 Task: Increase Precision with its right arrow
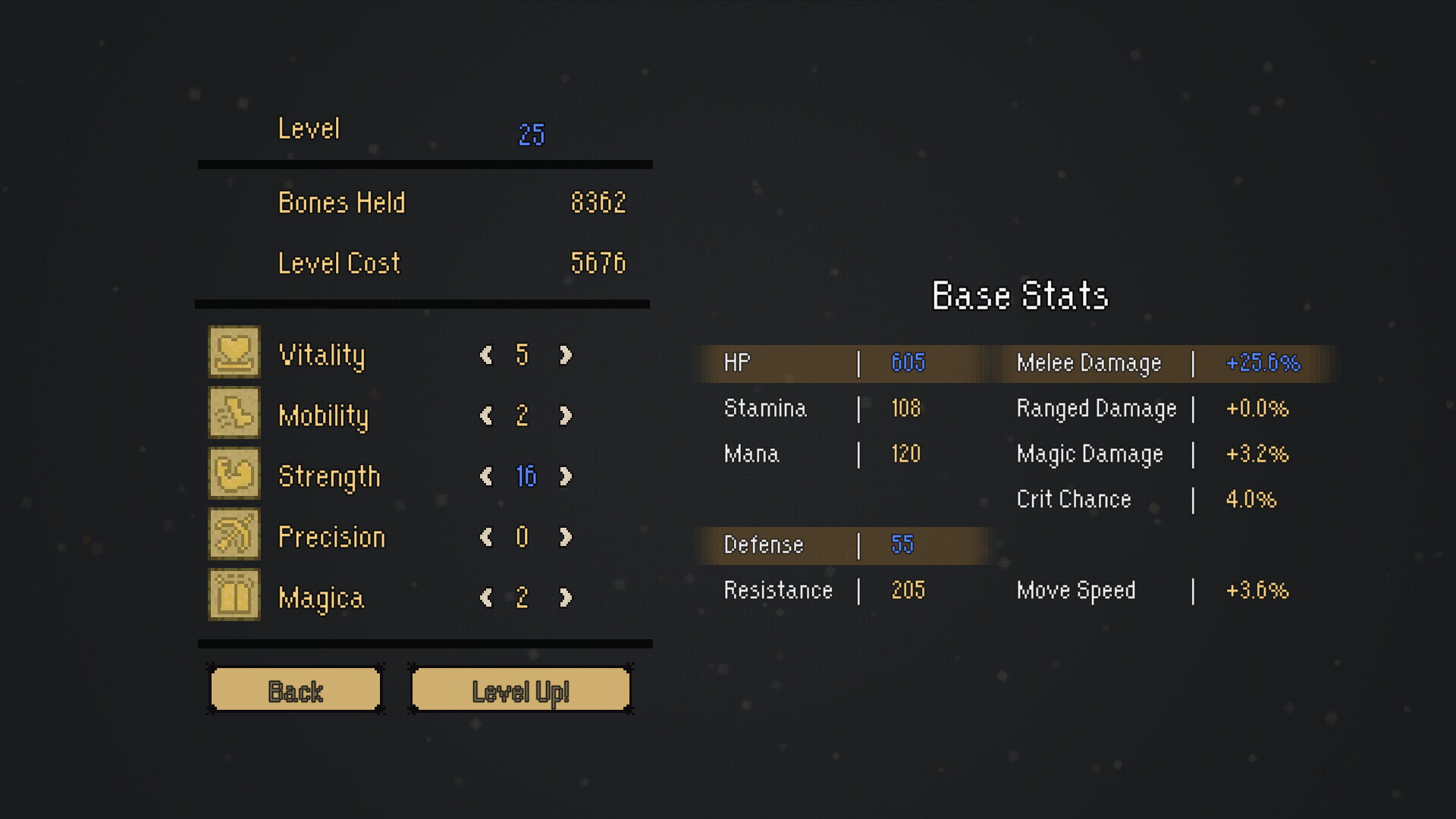566,537
